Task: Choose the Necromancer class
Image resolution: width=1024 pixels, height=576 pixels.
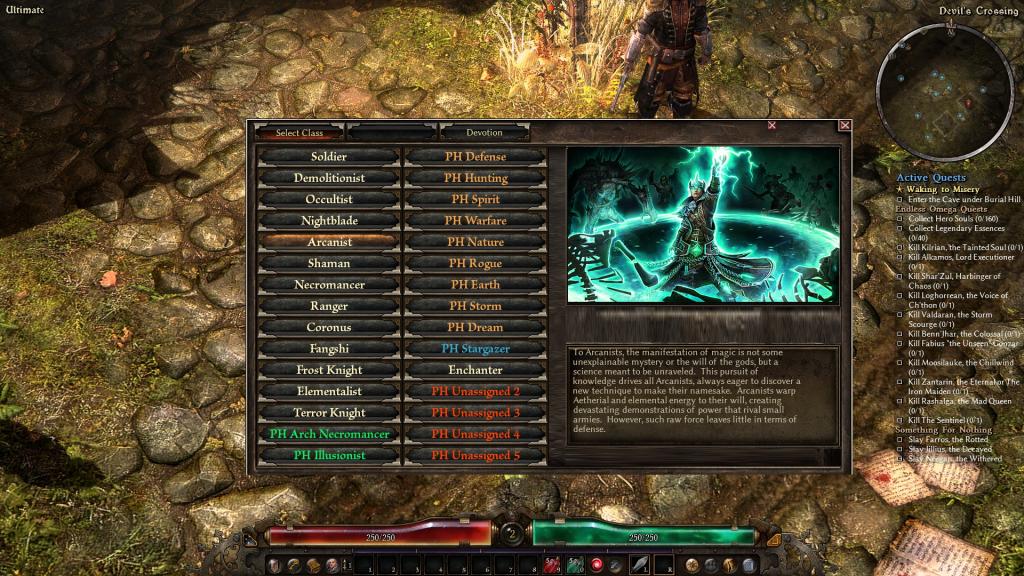Action: pos(329,285)
